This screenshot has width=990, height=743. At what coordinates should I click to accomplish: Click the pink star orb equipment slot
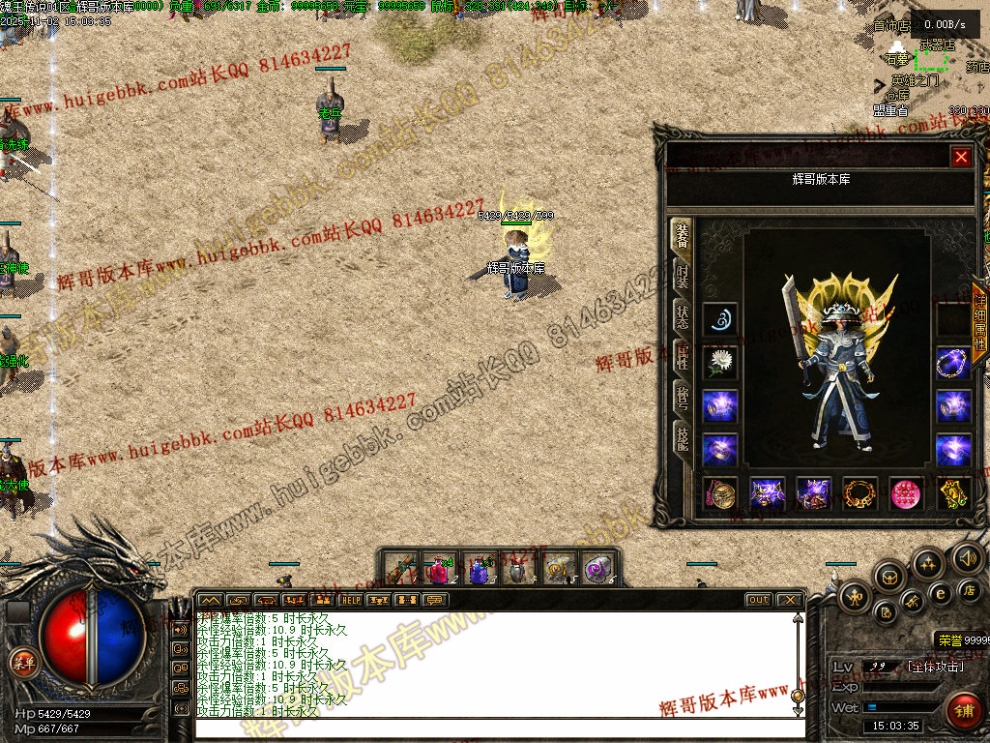point(907,493)
